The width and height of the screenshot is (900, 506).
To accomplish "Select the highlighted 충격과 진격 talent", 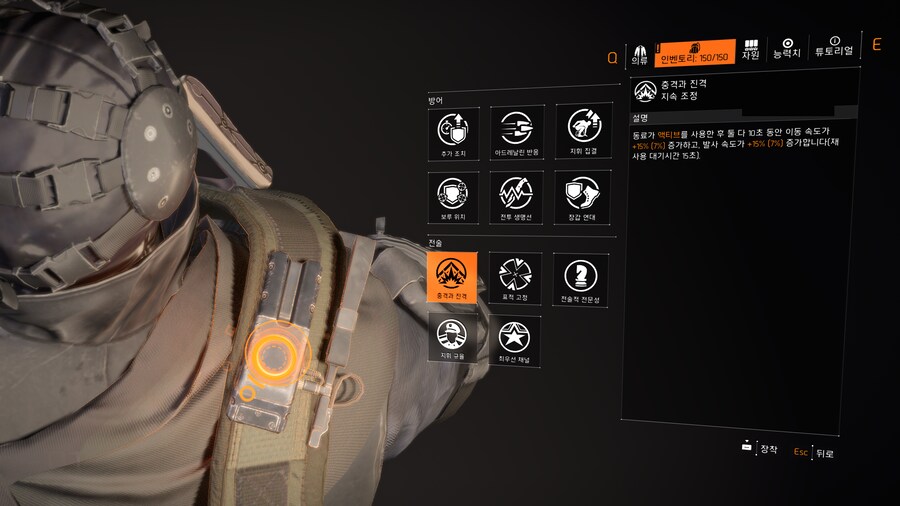I will pos(453,276).
